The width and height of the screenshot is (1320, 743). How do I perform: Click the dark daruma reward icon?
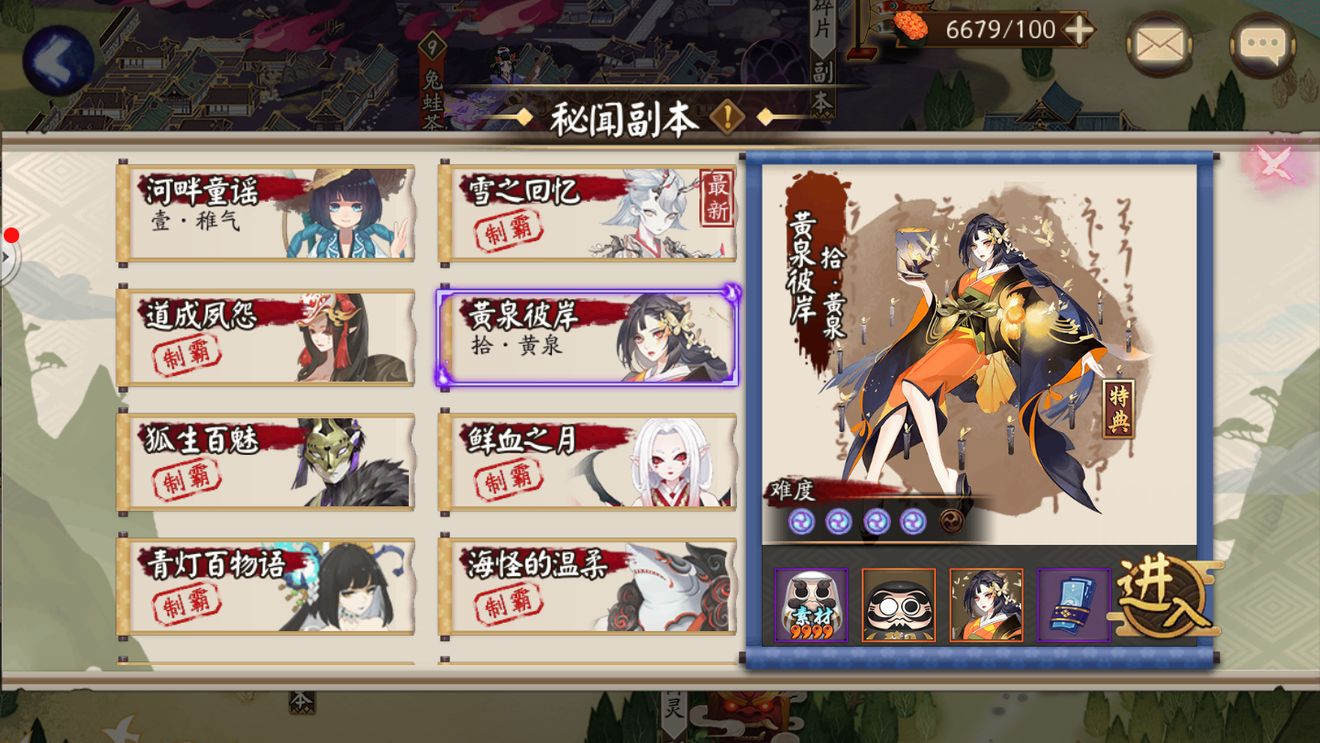point(898,604)
